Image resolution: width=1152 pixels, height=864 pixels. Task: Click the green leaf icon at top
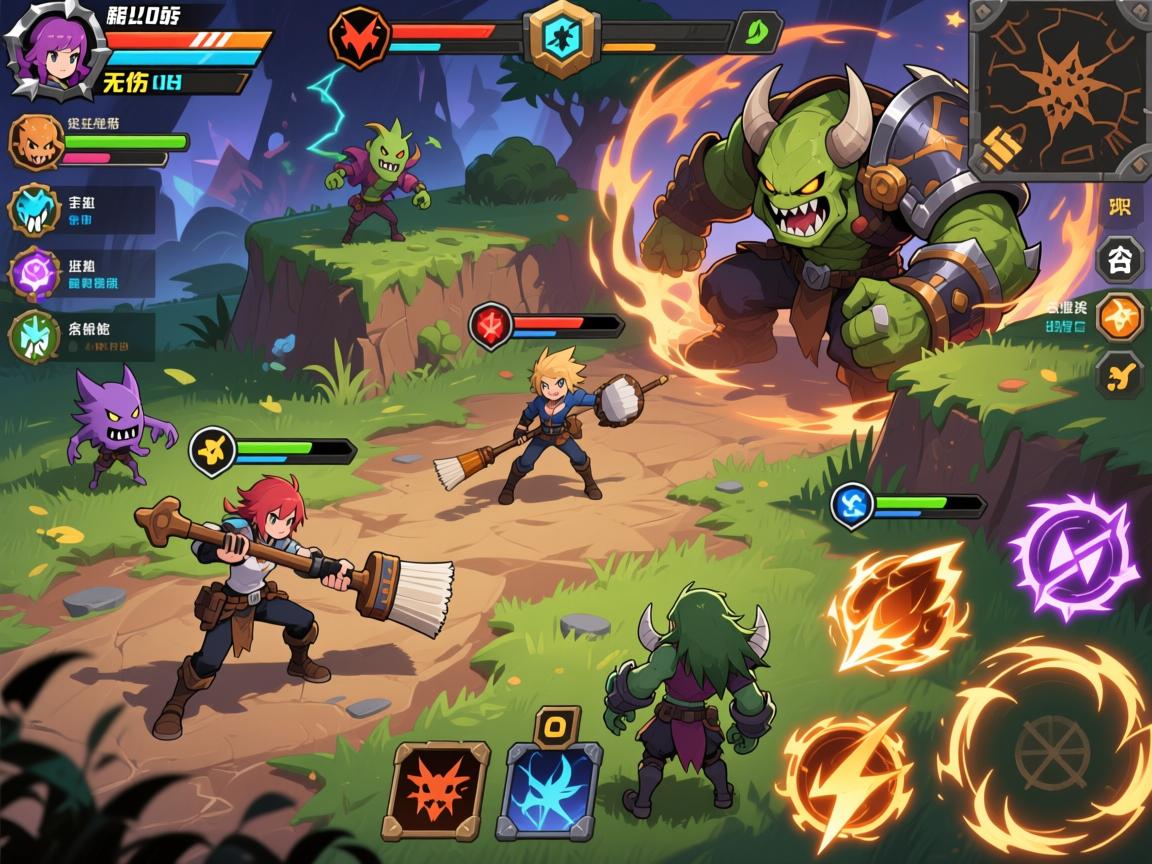[x=756, y=32]
